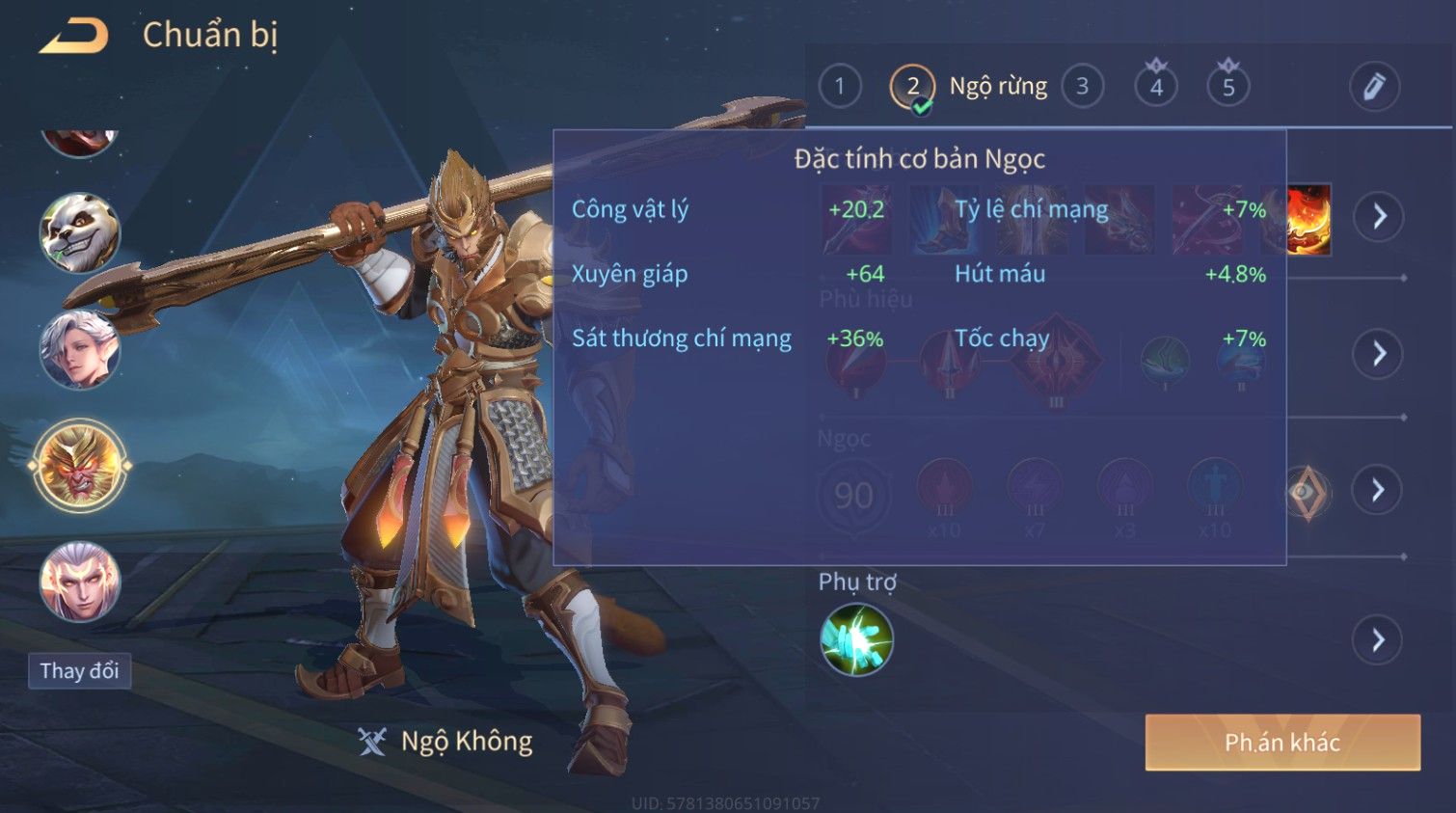Select preset slot 3
Image resolution: width=1456 pixels, height=813 pixels.
(1082, 87)
